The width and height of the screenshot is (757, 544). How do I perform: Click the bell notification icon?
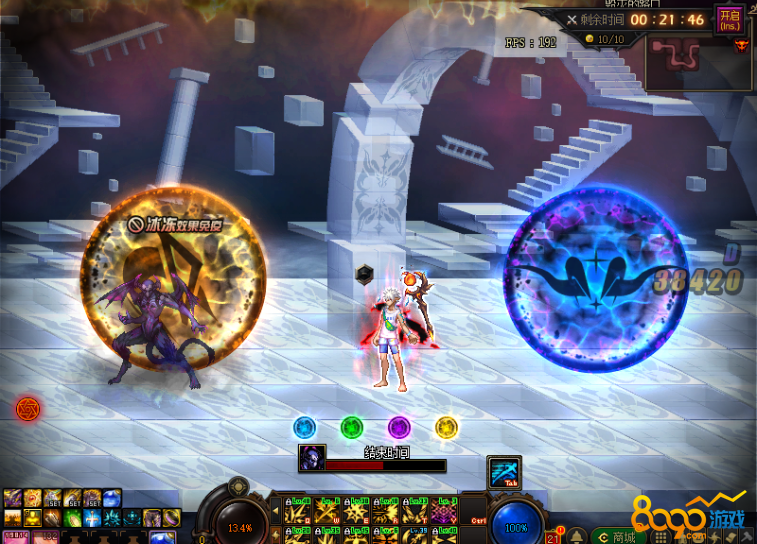tap(578, 535)
